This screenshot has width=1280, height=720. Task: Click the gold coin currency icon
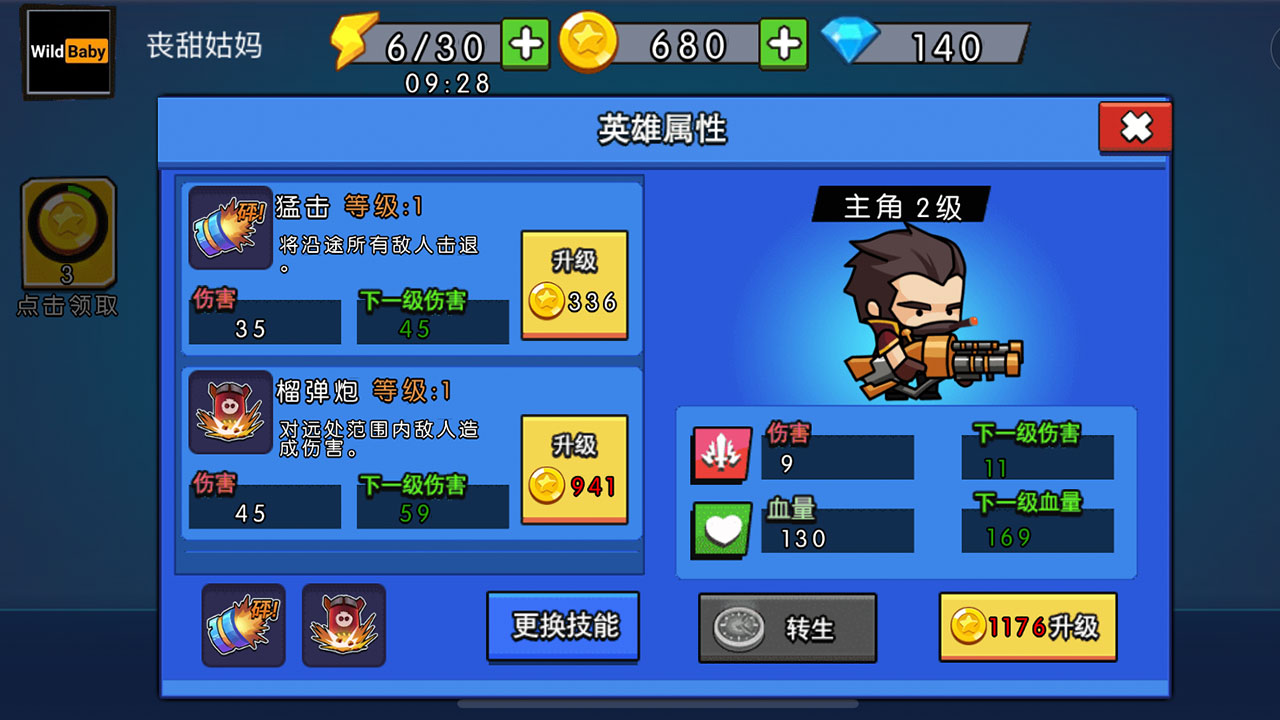(590, 42)
